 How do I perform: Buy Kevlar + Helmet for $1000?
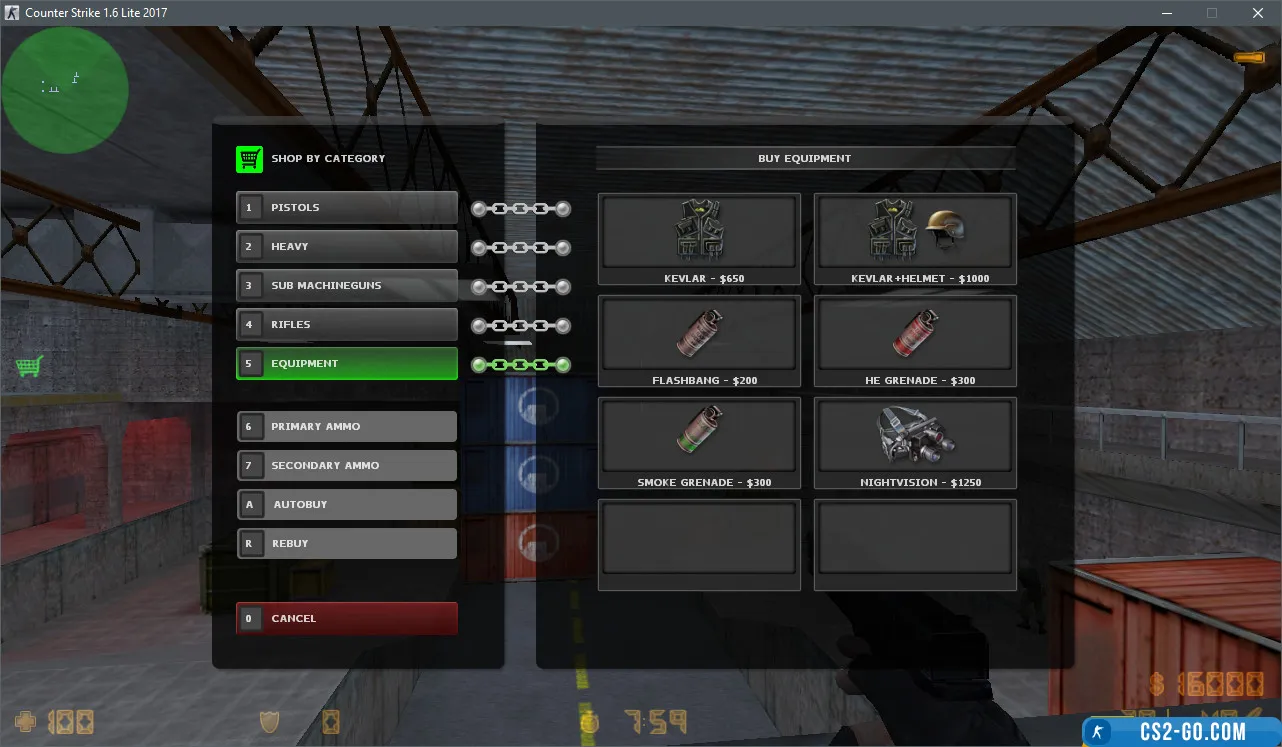click(x=915, y=239)
